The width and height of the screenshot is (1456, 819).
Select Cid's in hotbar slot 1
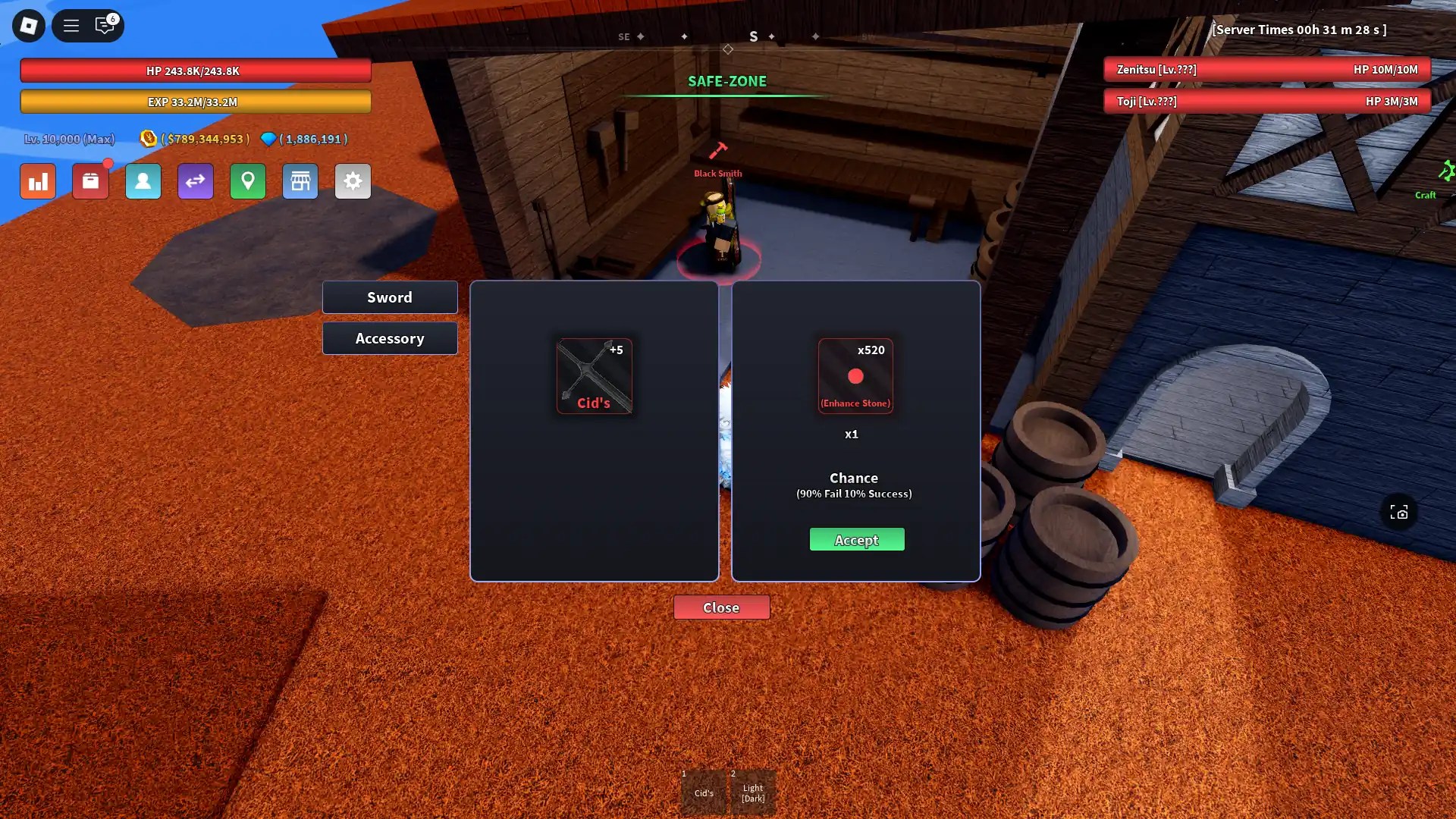[704, 791]
